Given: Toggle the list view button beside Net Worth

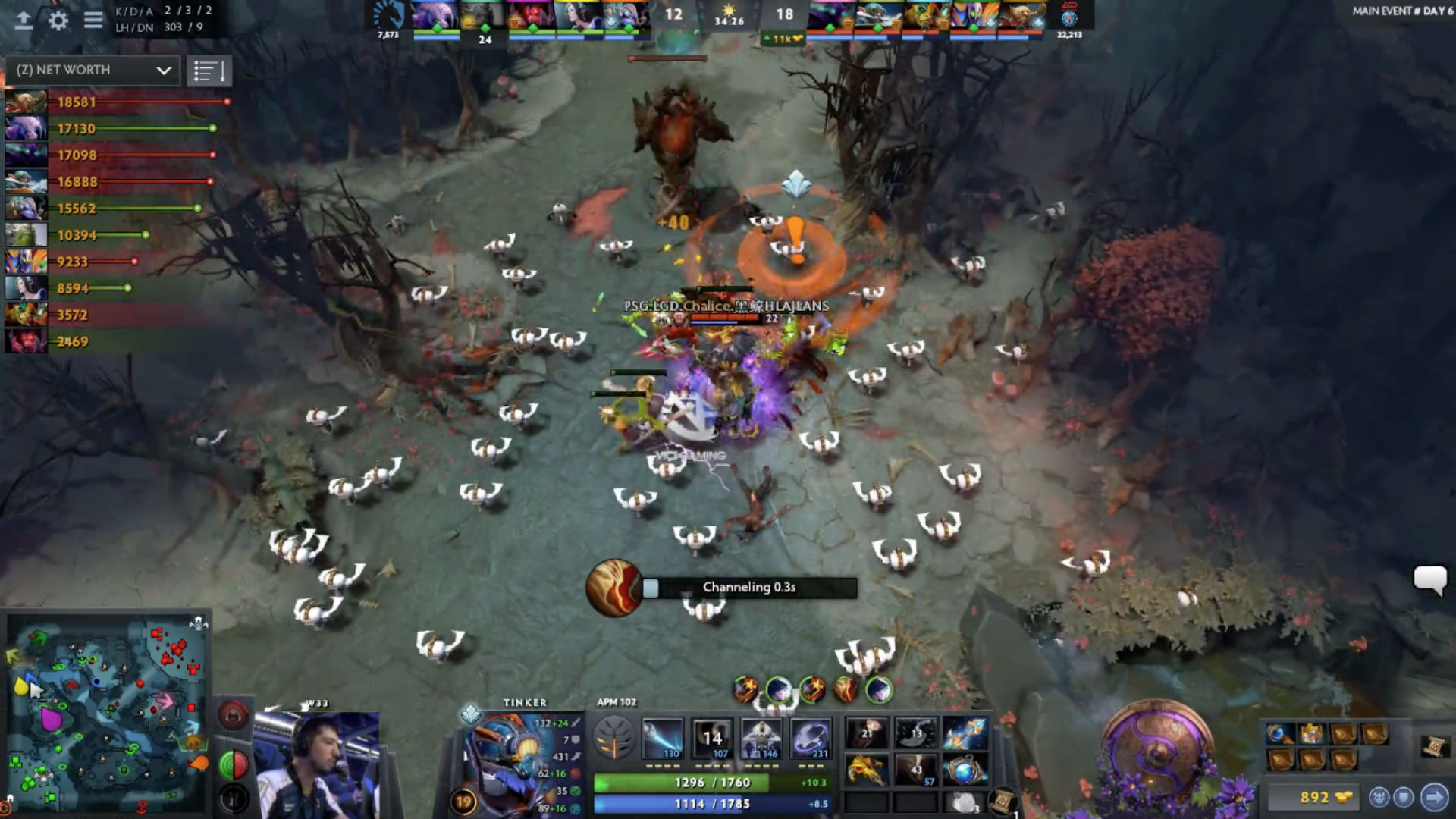Looking at the screenshot, I should coord(209,71).
